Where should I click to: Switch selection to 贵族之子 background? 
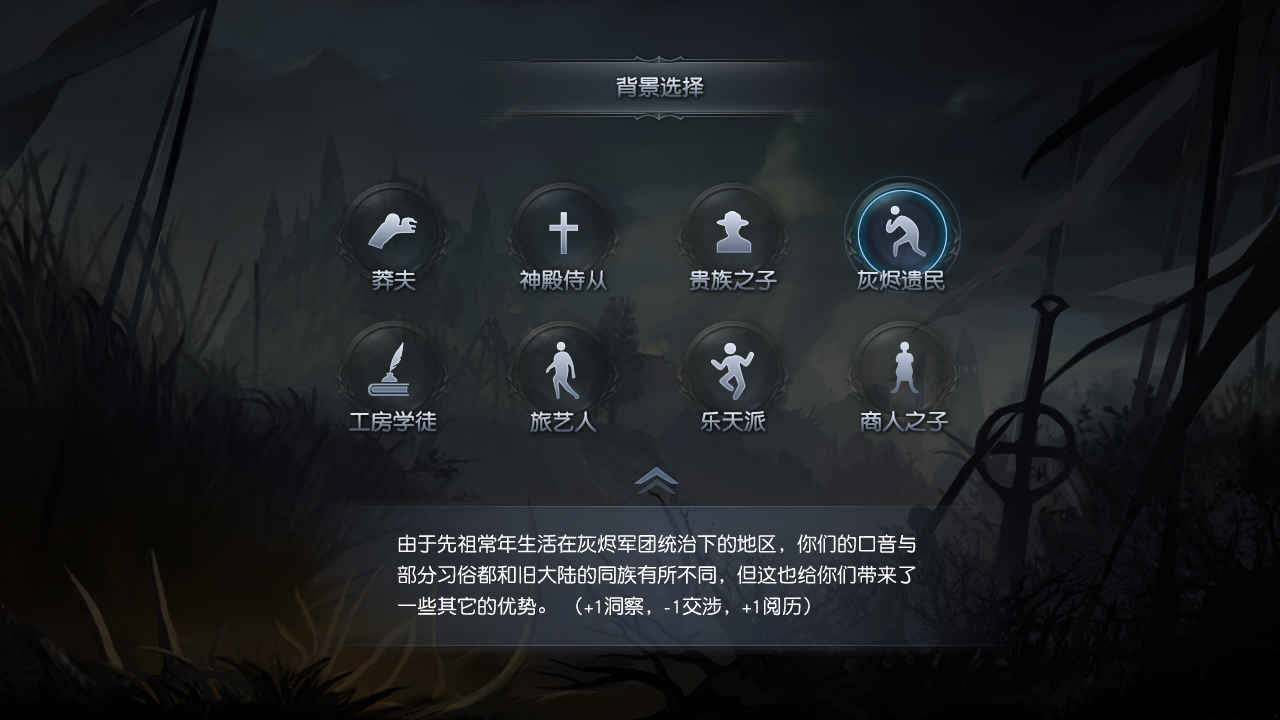tap(733, 233)
